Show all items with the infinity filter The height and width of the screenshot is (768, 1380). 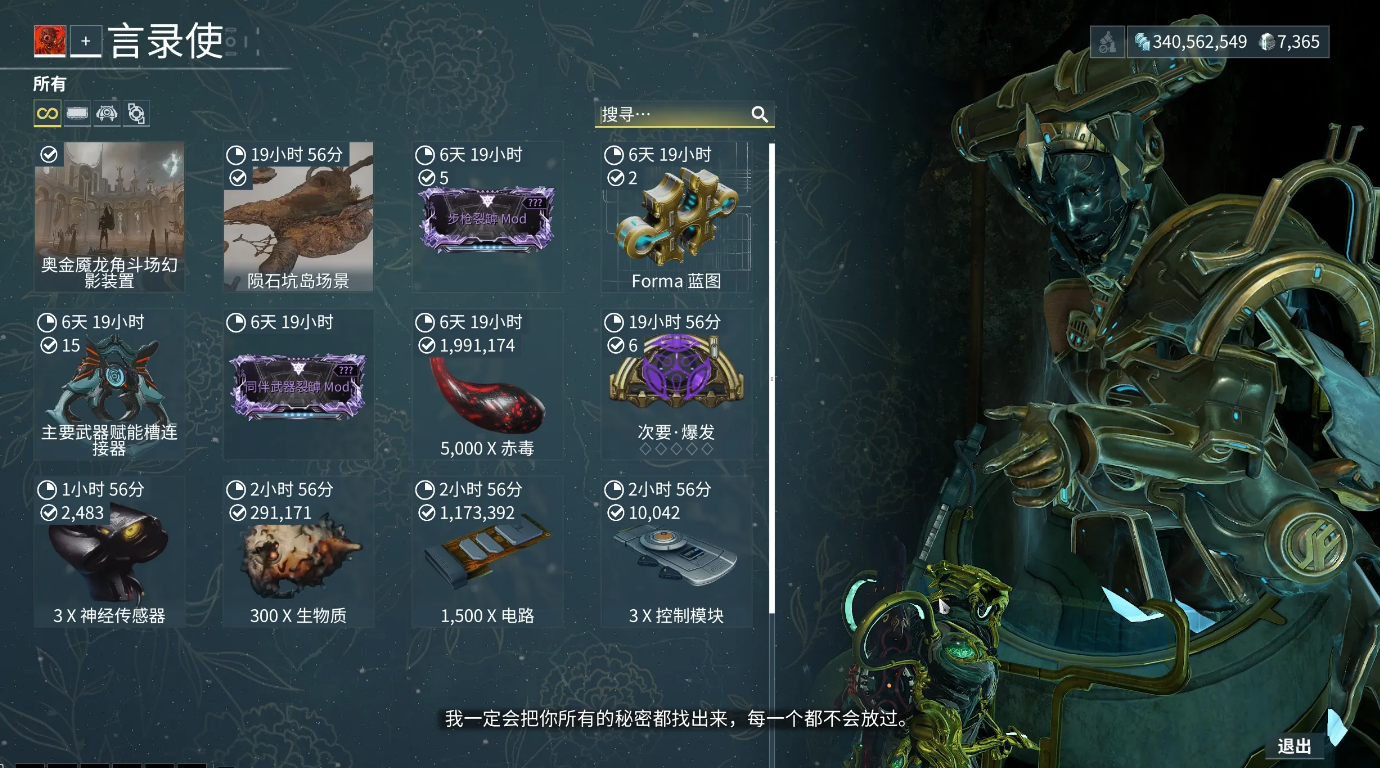pyautogui.click(x=47, y=114)
